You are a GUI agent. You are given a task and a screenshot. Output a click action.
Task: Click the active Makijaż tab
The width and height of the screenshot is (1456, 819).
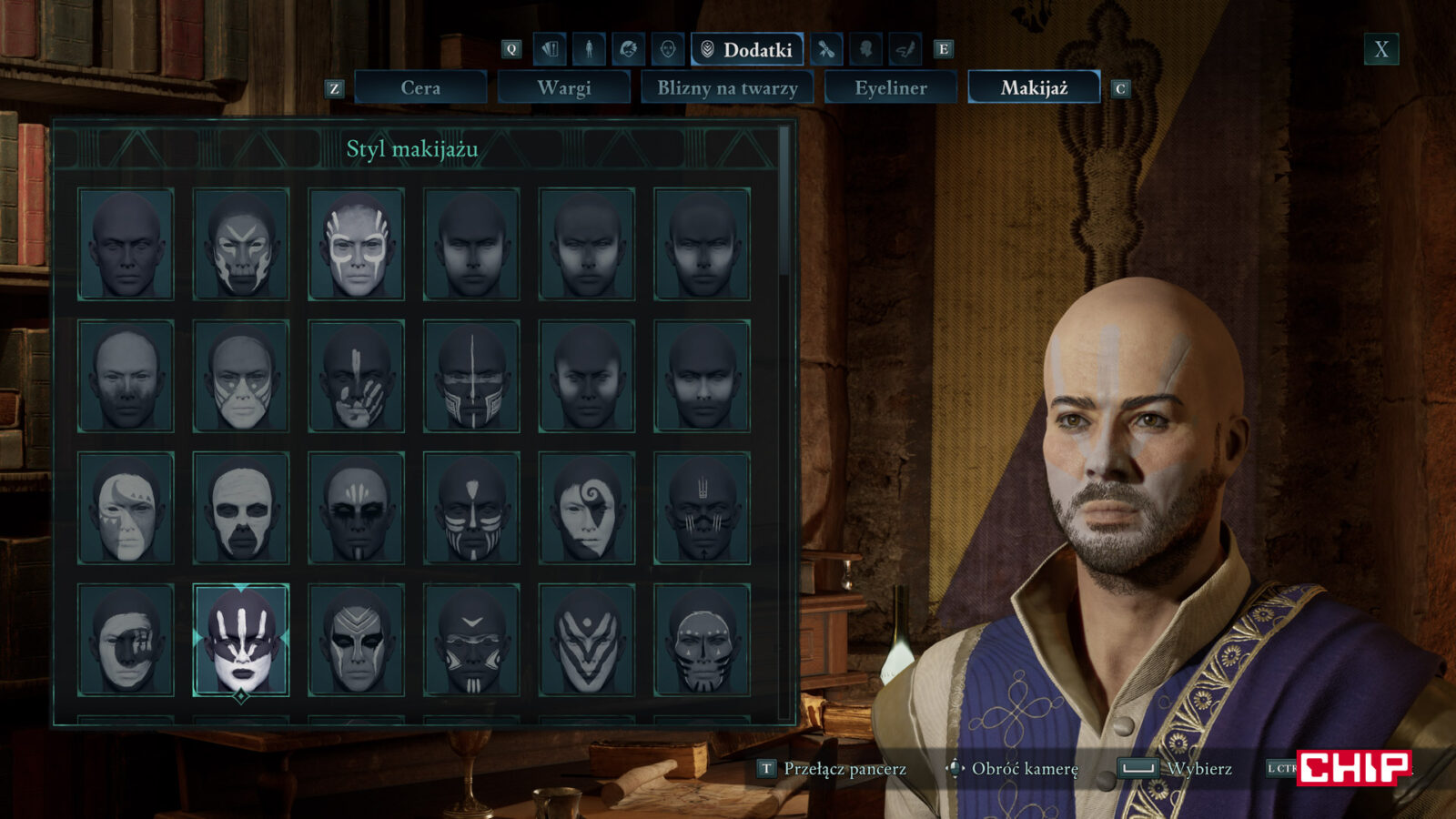pyautogui.click(x=1034, y=88)
